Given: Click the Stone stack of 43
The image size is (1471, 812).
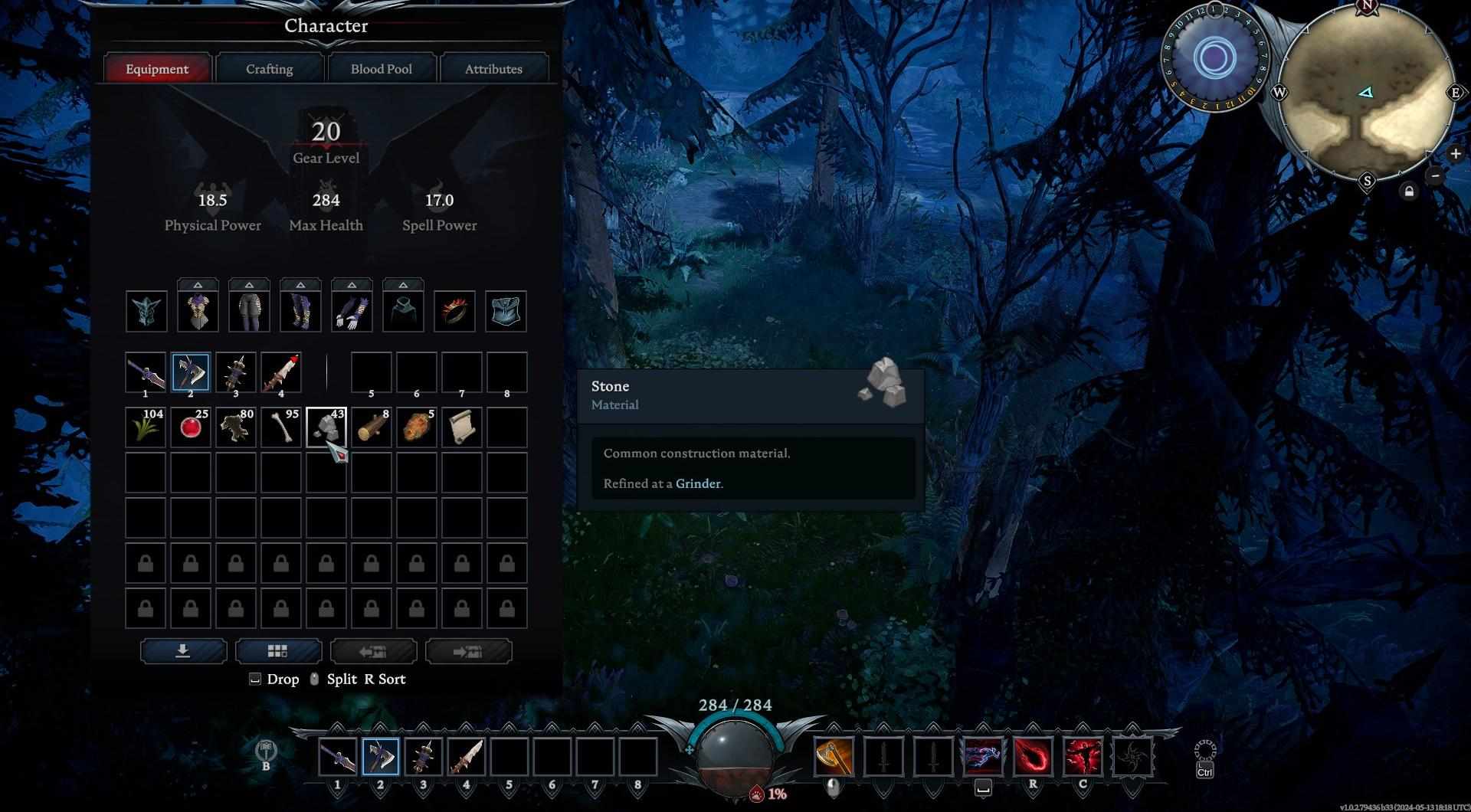Looking at the screenshot, I should pos(326,427).
